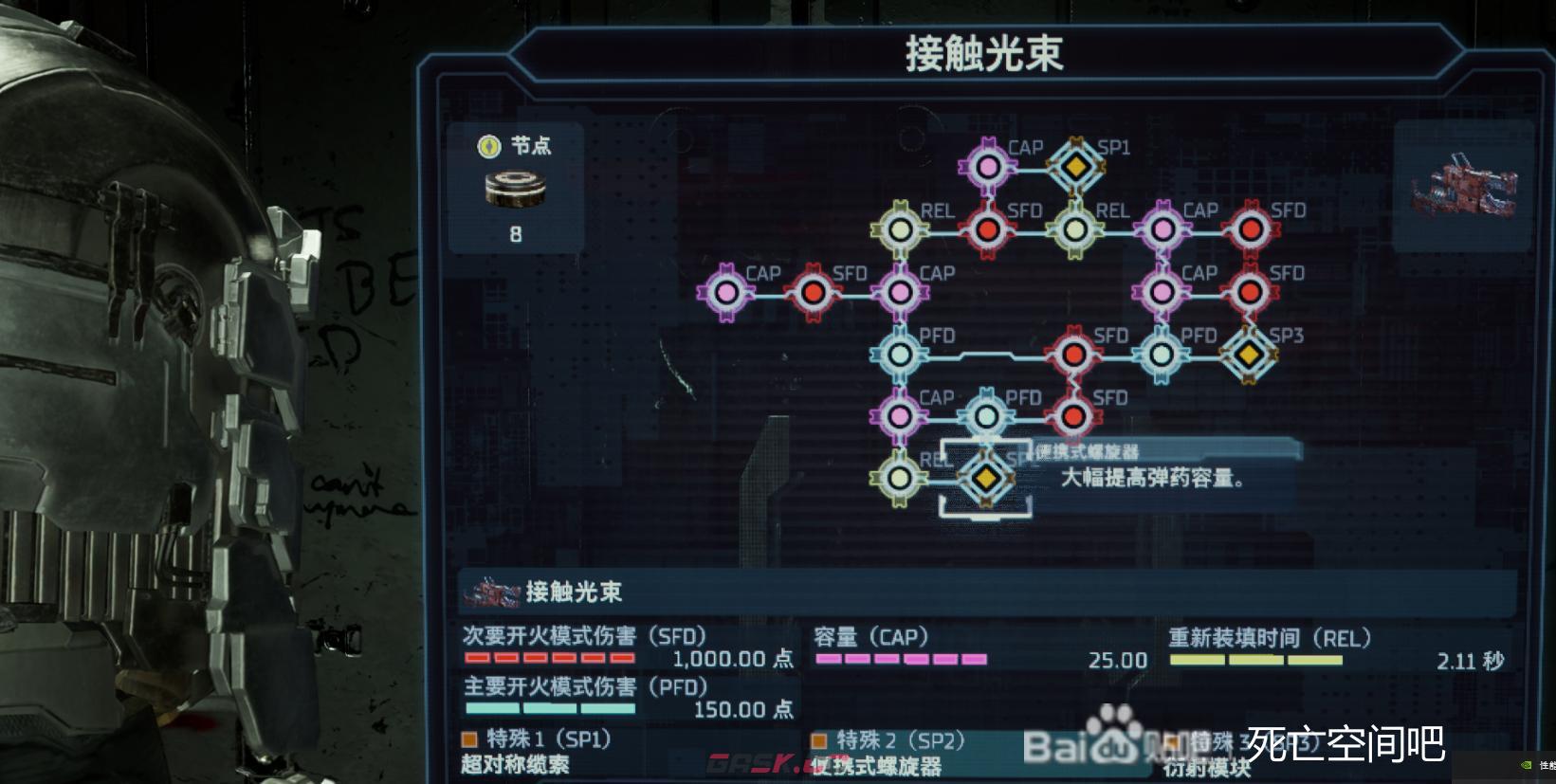This screenshot has height=784, width=1556.
Task: Select the SP3 diffraction module node
Action: [x=1249, y=356]
